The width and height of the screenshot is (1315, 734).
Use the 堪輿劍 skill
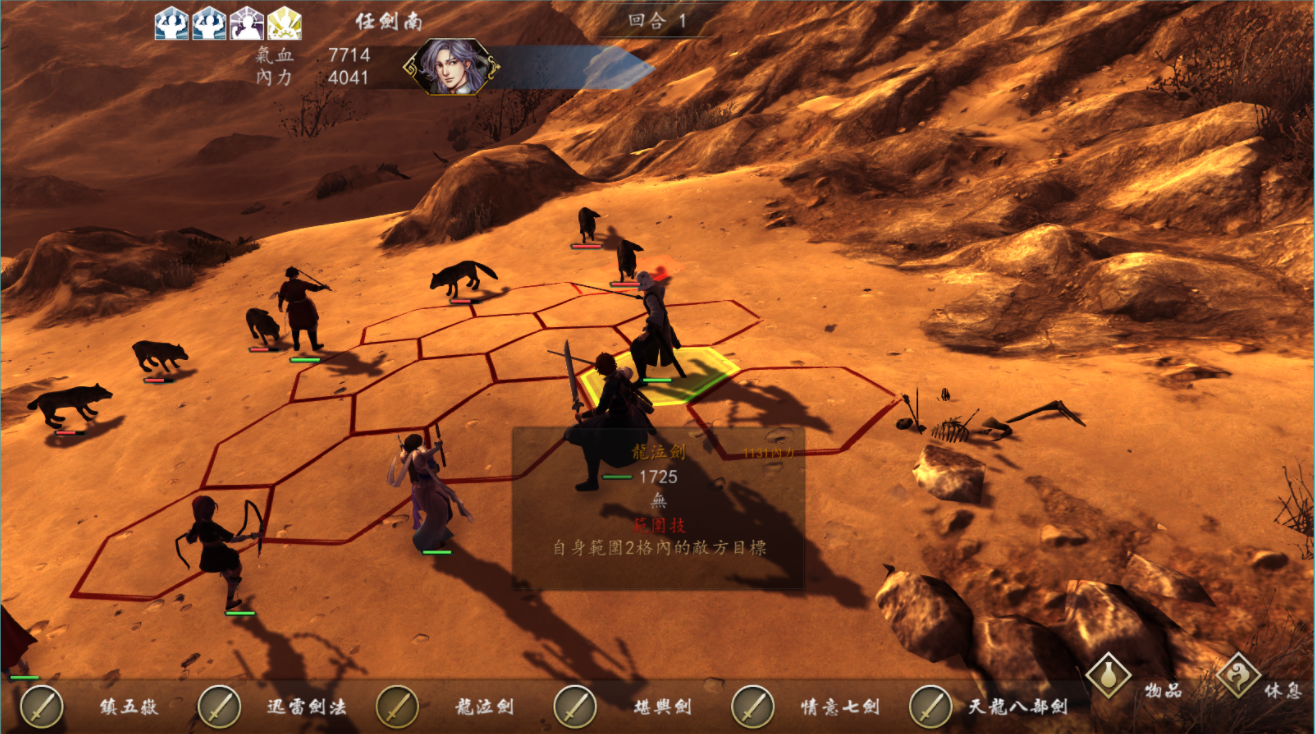tap(575, 707)
